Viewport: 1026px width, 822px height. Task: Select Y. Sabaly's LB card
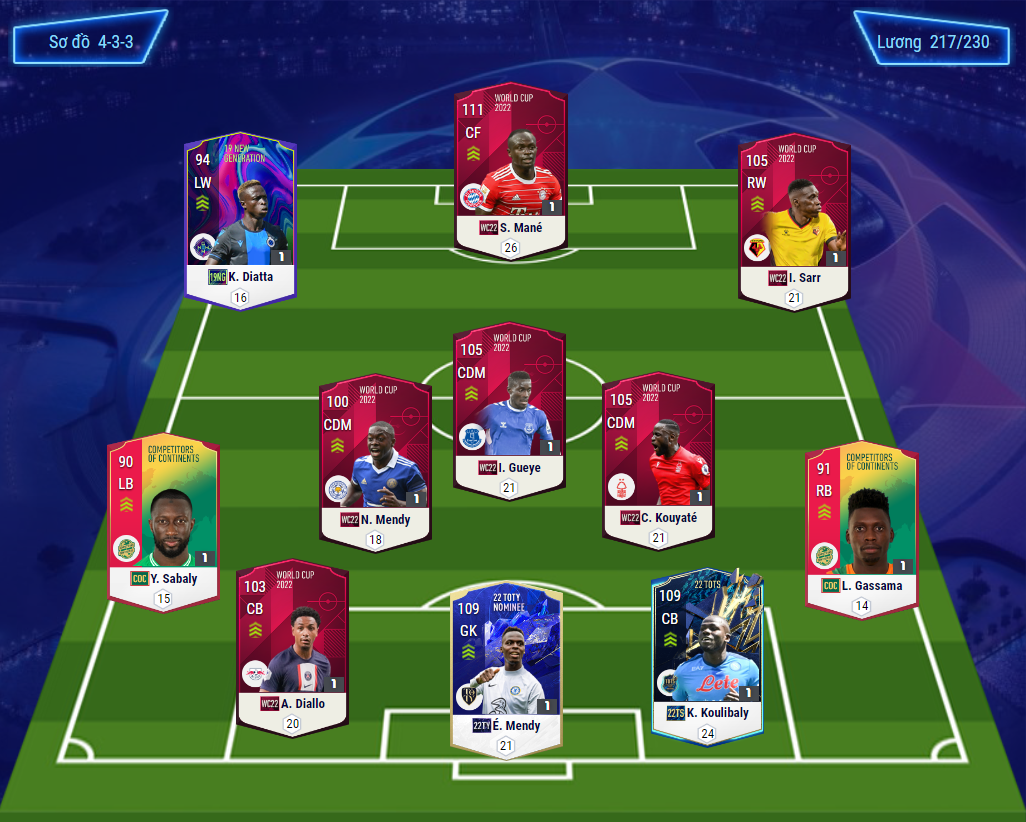point(163,517)
